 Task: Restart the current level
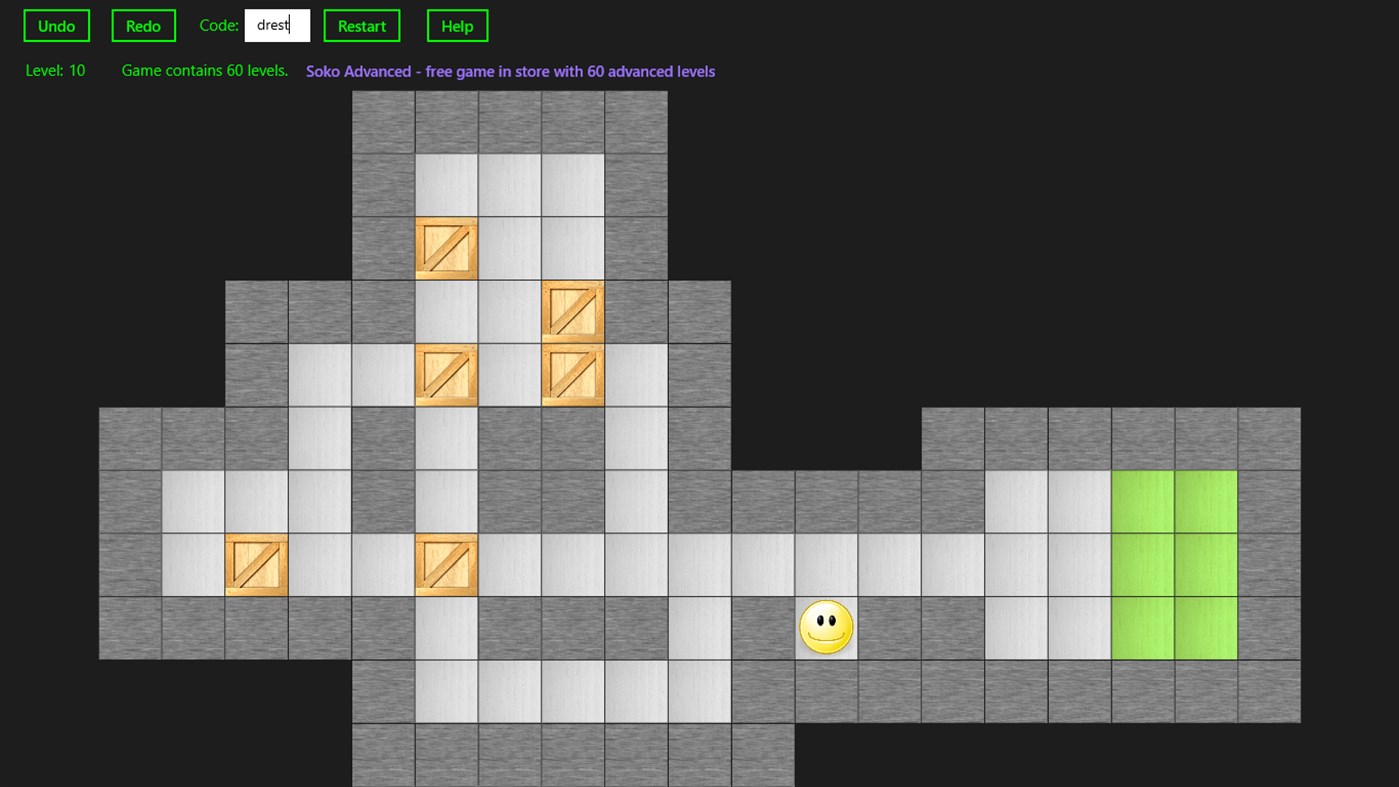coord(361,25)
